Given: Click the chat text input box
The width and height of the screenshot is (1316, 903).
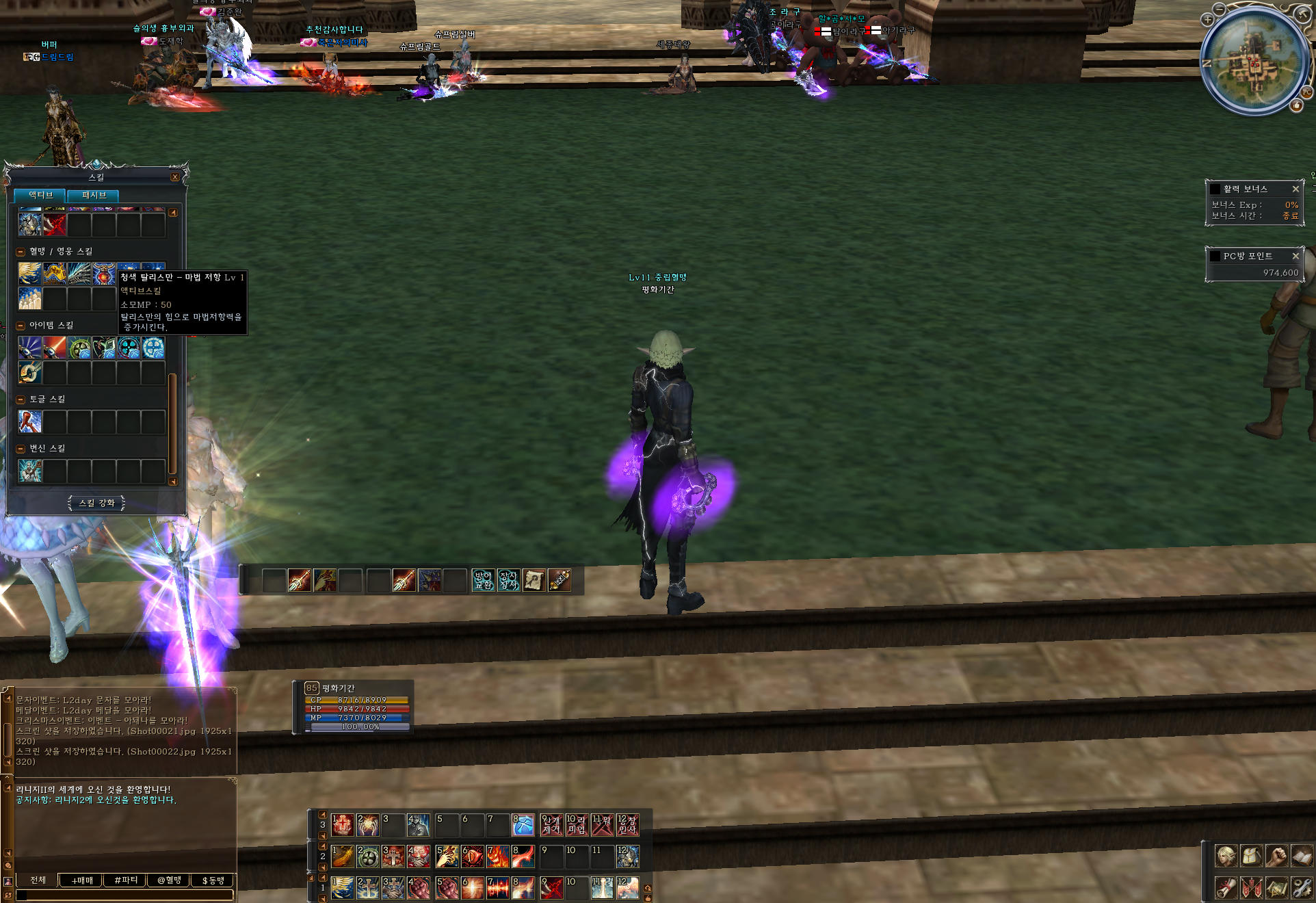Looking at the screenshot, I should pyautogui.click(x=124, y=895).
